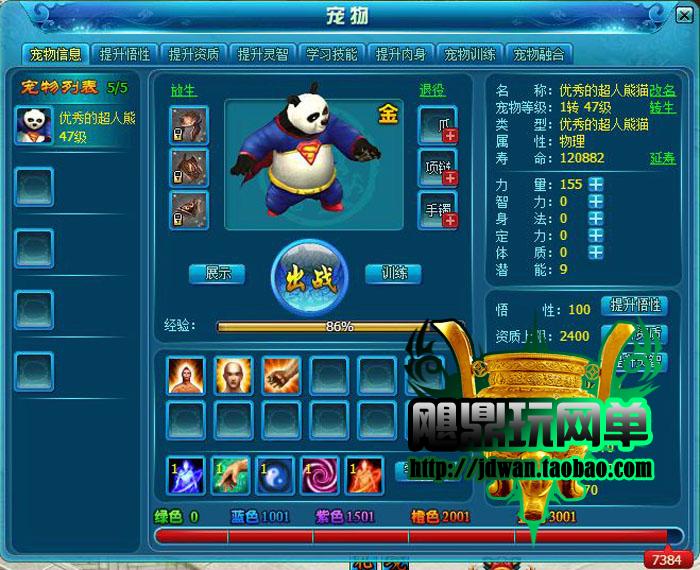Extend pet lifespan with 延寿
700x570 pixels.
point(663,159)
